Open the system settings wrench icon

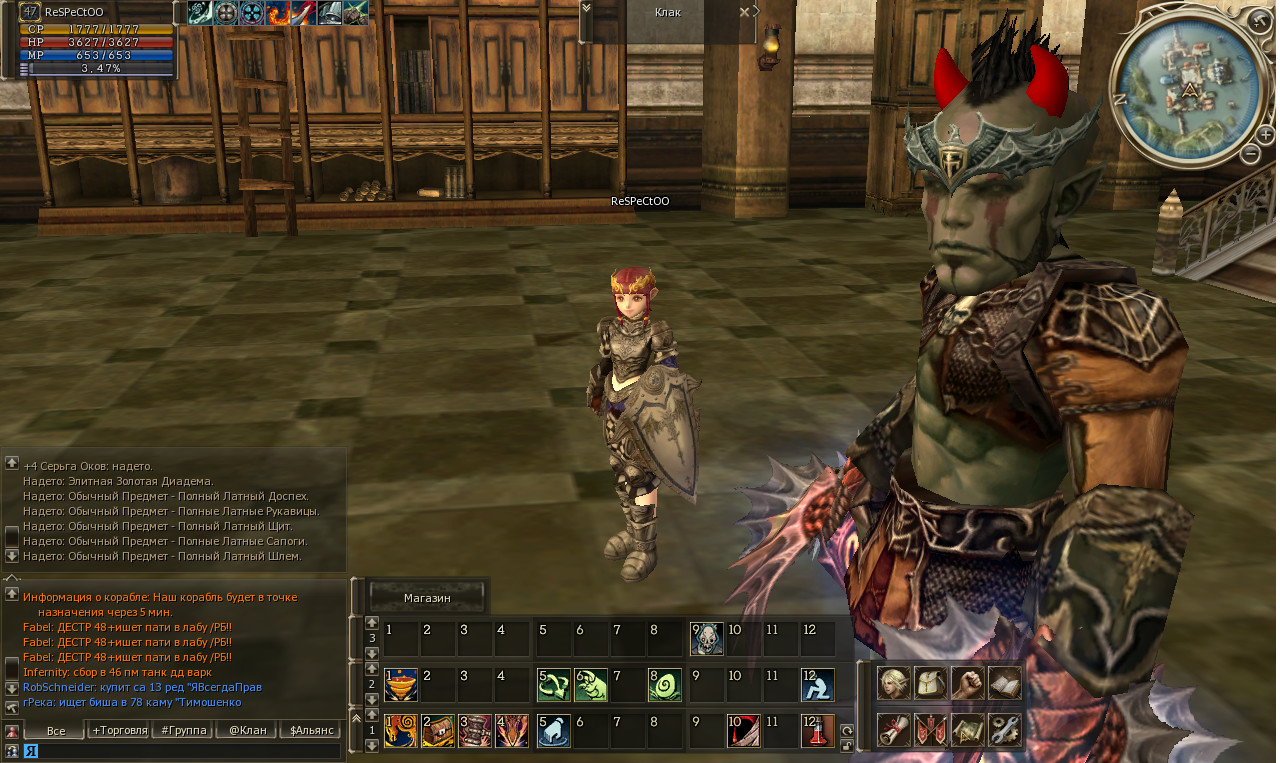1005,730
